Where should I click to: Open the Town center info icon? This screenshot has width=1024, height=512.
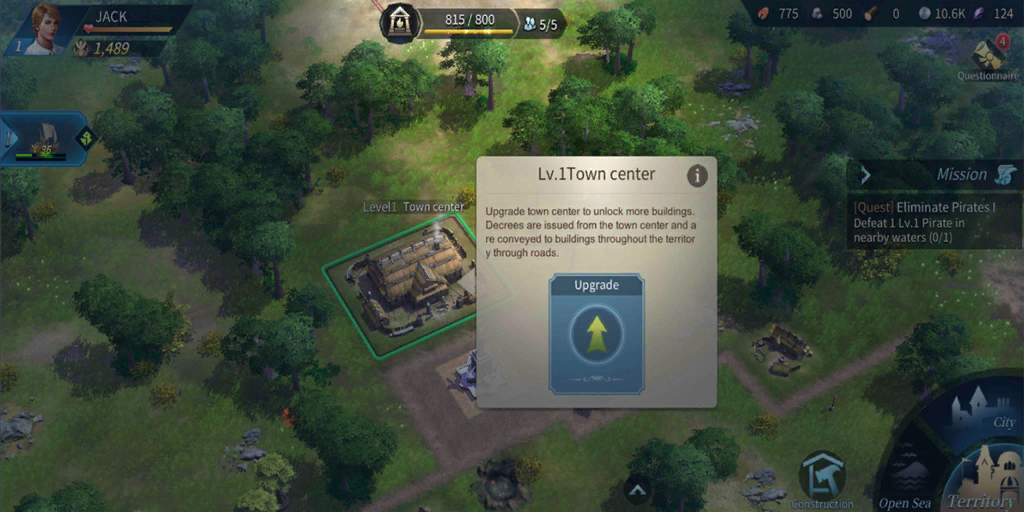(x=697, y=176)
